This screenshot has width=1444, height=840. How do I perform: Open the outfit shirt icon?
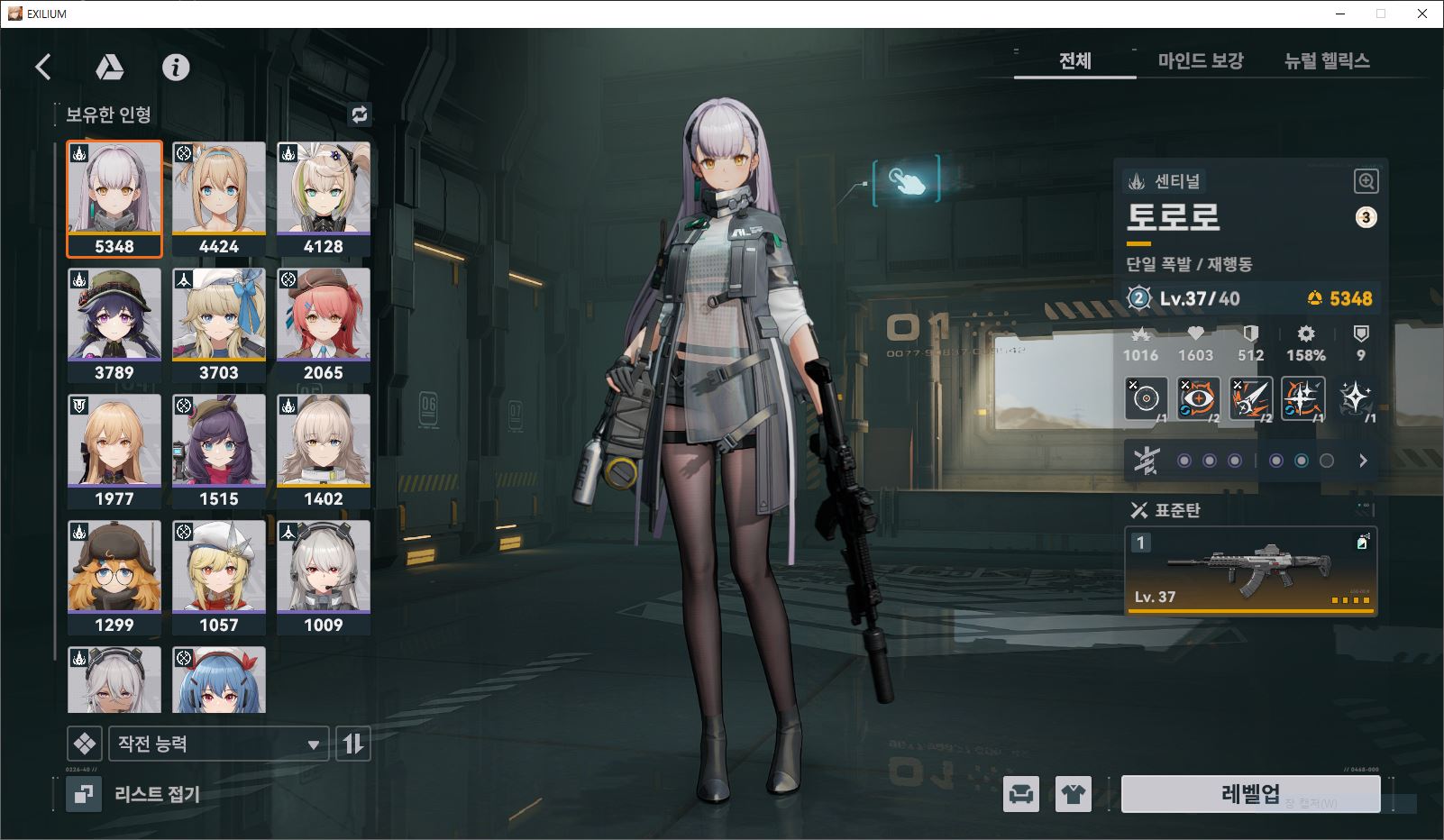[x=1074, y=794]
